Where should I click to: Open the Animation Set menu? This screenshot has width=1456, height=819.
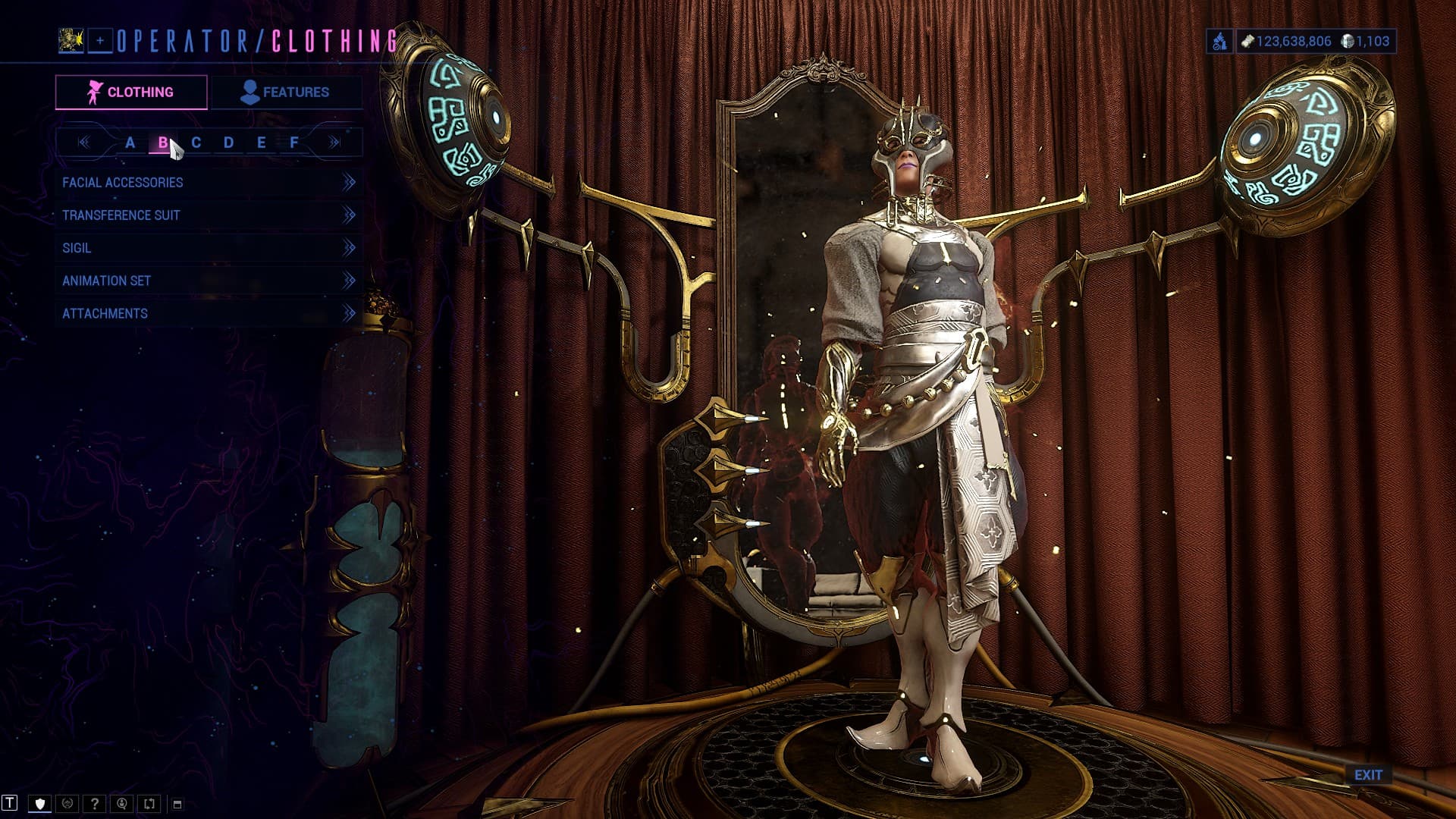(x=208, y=281)
